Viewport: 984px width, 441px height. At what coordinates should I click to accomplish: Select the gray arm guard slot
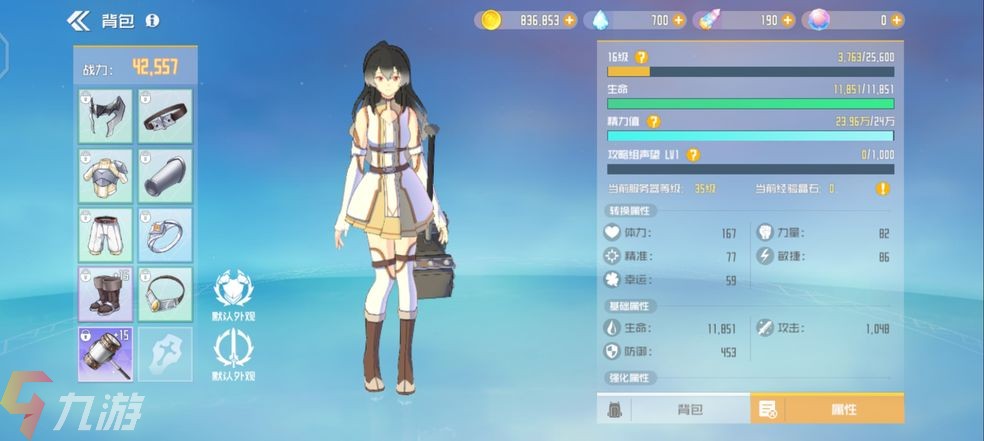pos(165,175)
